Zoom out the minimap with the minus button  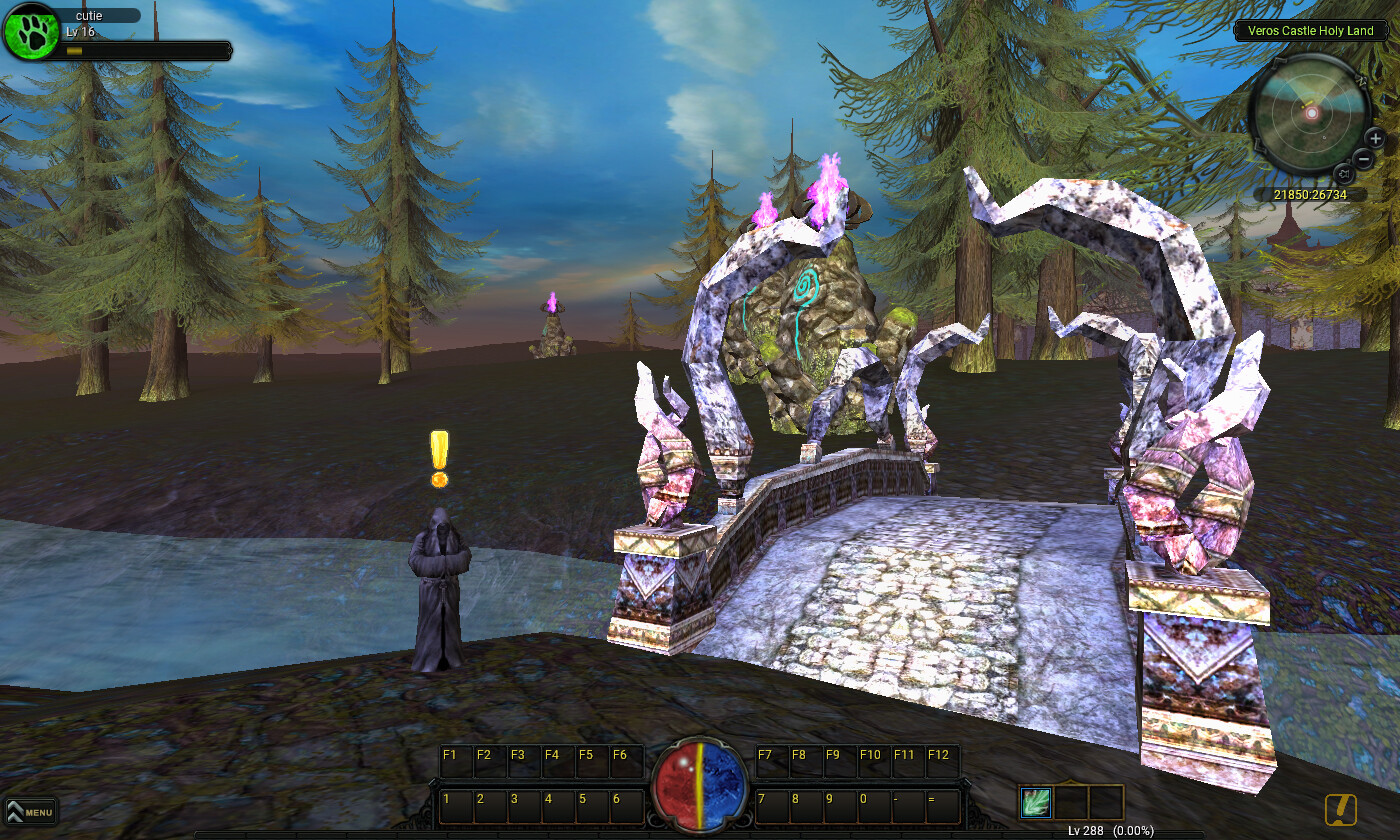coord(1365,157)
